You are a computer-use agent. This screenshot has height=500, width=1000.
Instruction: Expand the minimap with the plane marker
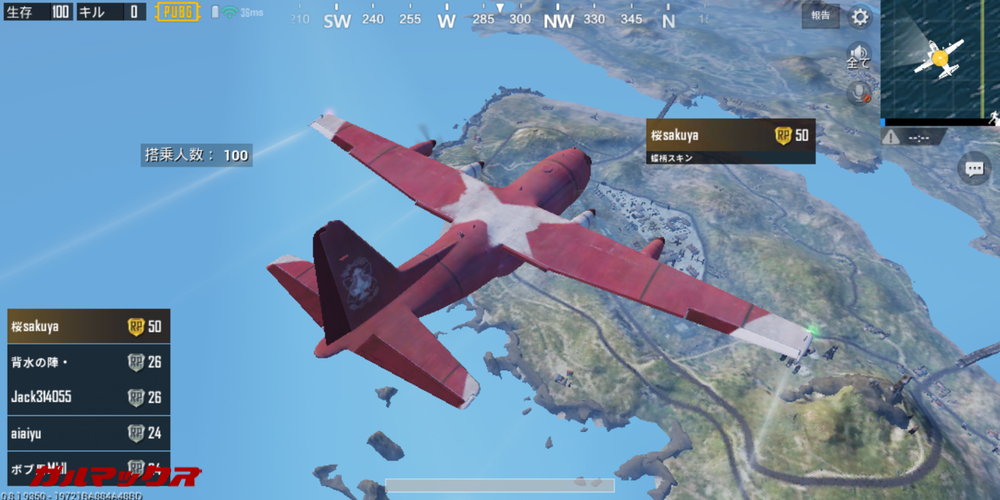click(939, 58)
